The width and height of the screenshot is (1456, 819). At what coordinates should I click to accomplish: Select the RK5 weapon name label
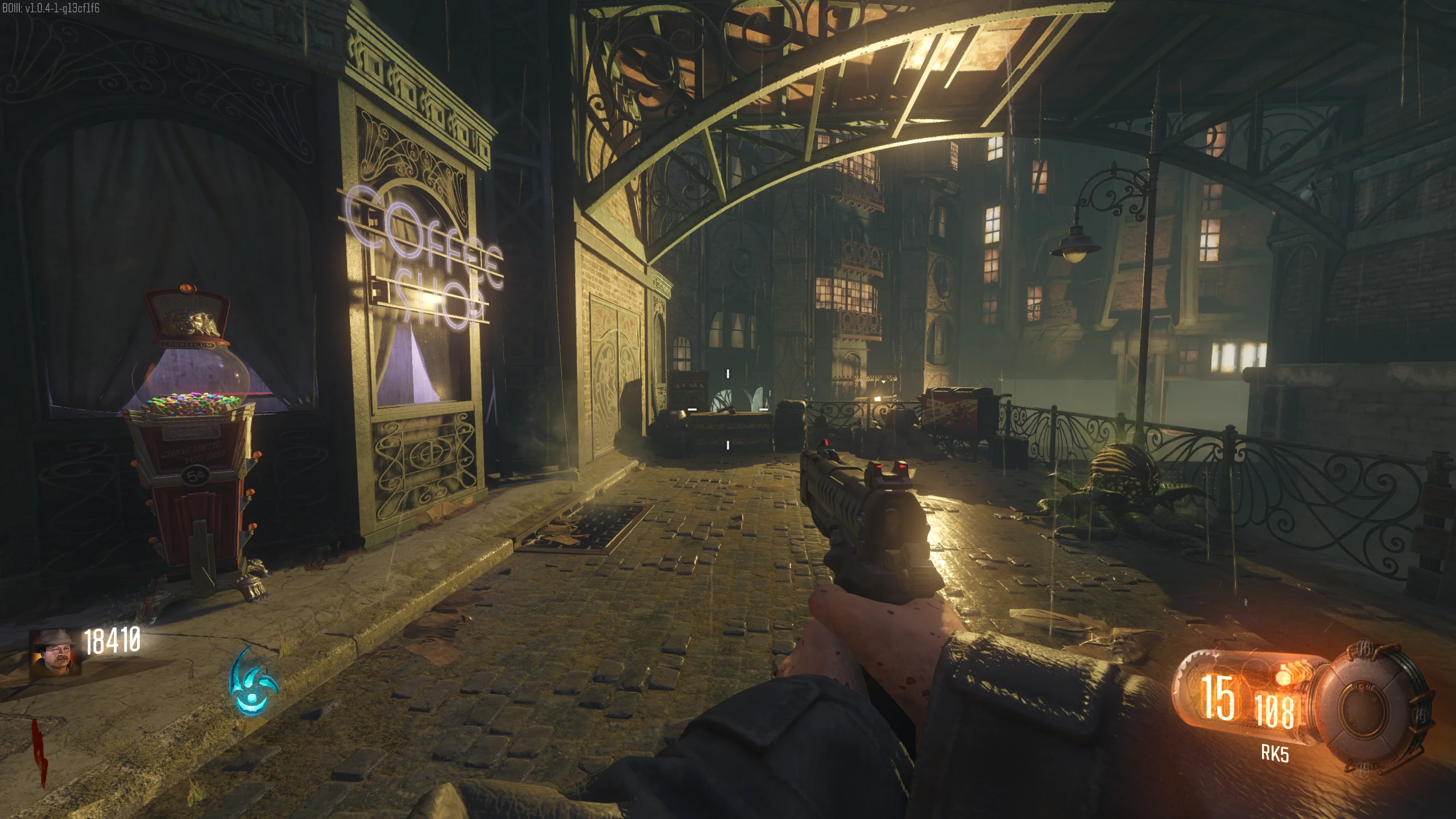pos(1275,754)
